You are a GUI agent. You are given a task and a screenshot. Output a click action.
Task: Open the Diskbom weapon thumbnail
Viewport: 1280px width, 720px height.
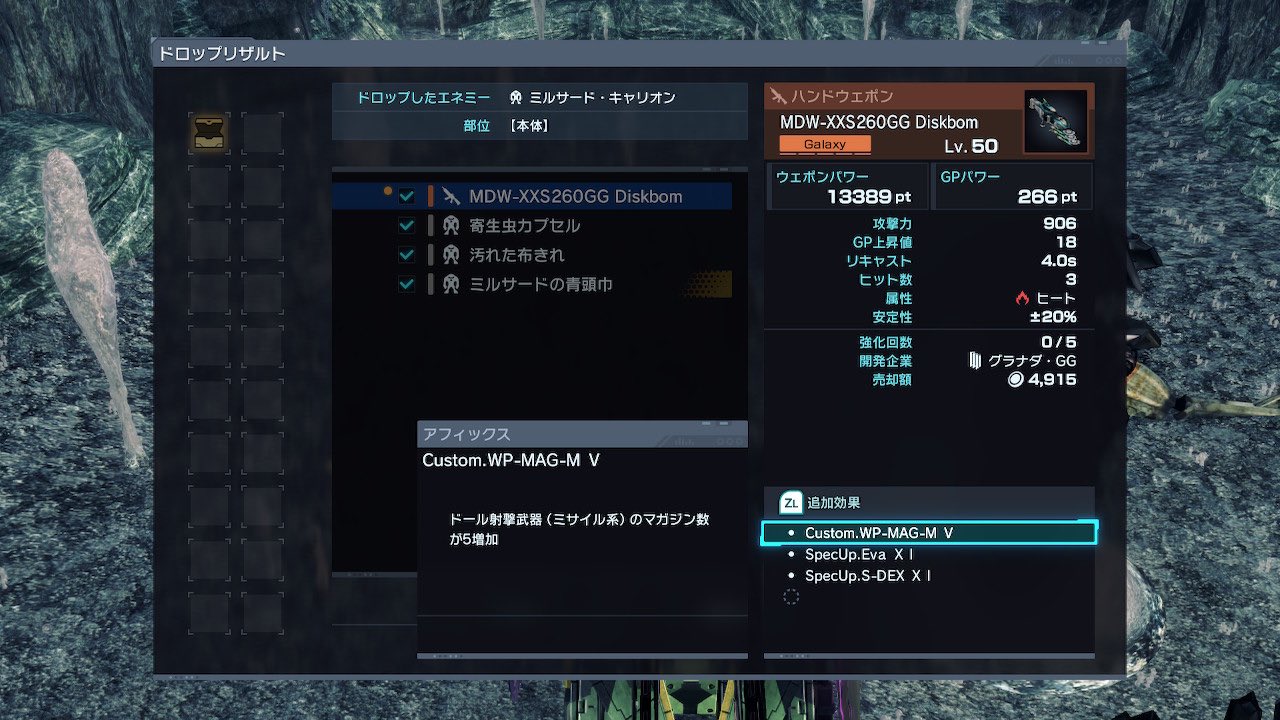point(1055,122)
